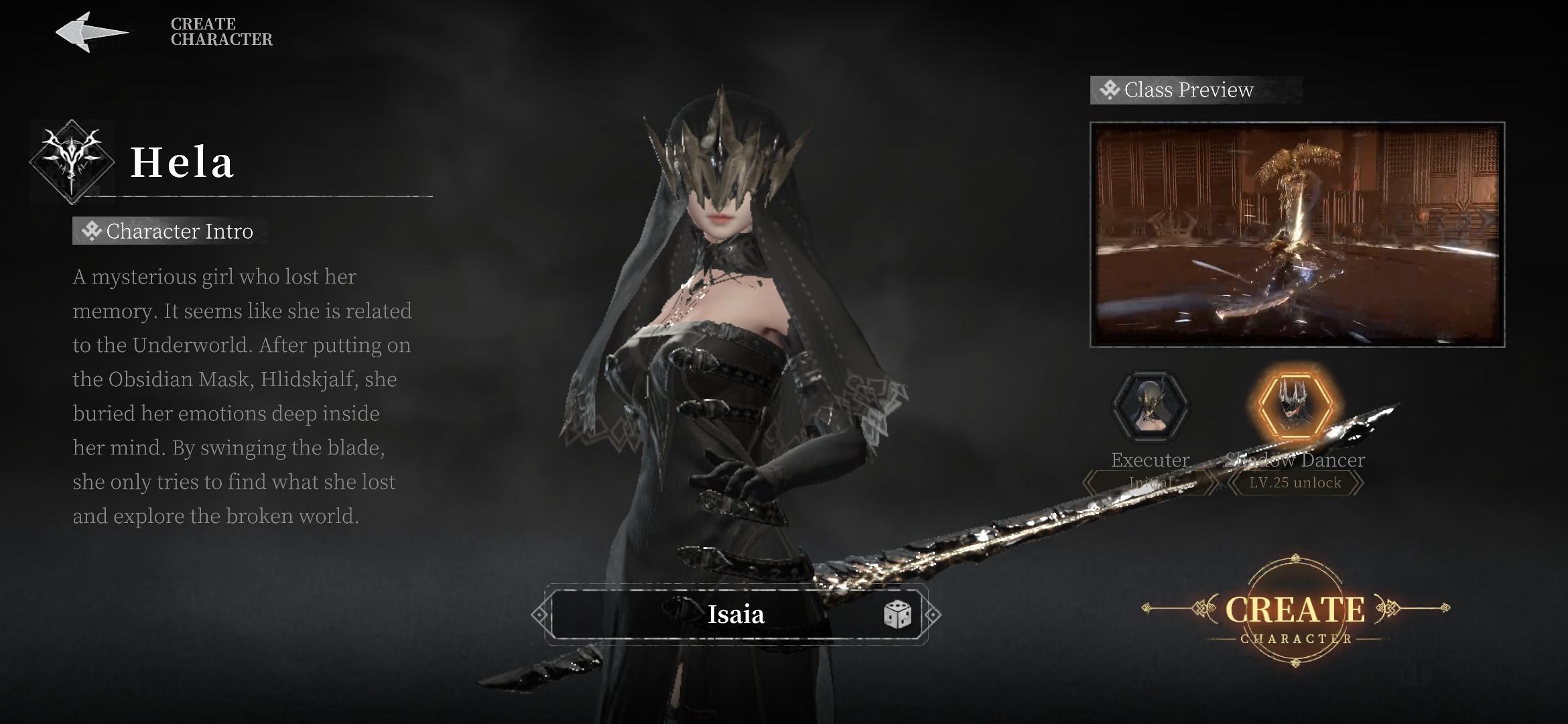Viewport: 1568px width, 724px height.
Task: Go back using the arrow button
Action: 91,32
